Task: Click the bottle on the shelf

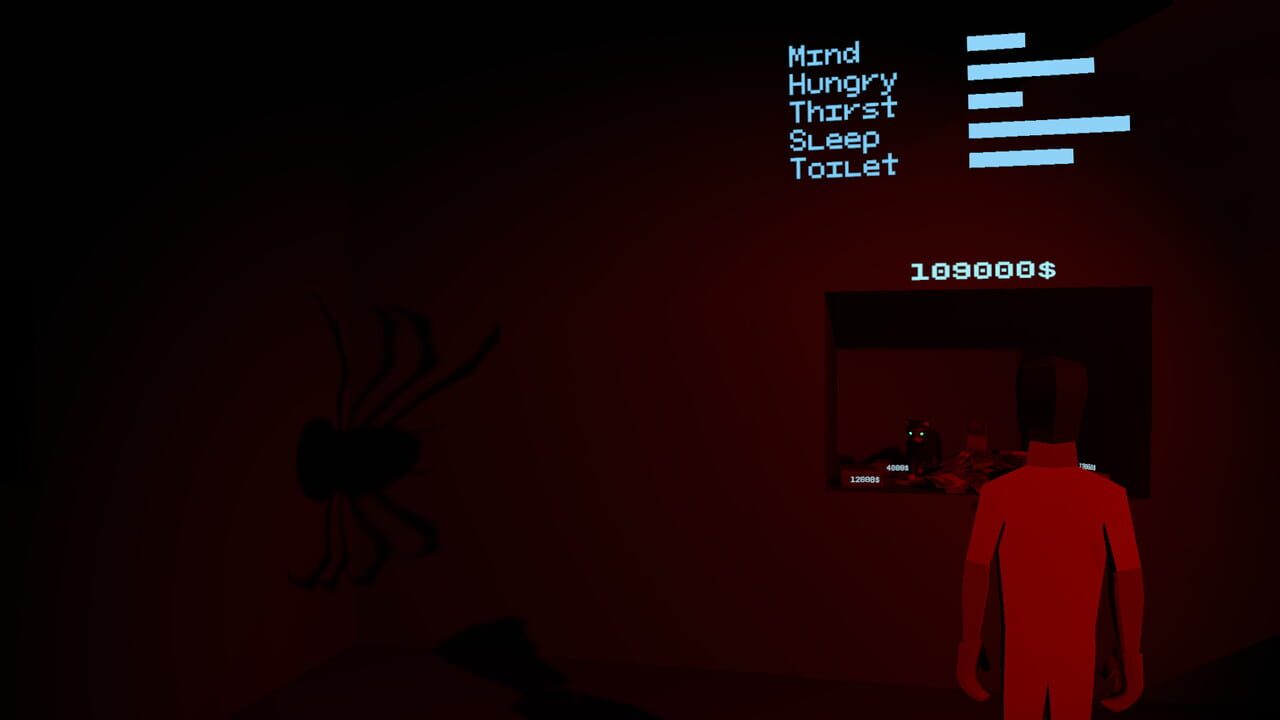Action: click(x=978, y=435)
